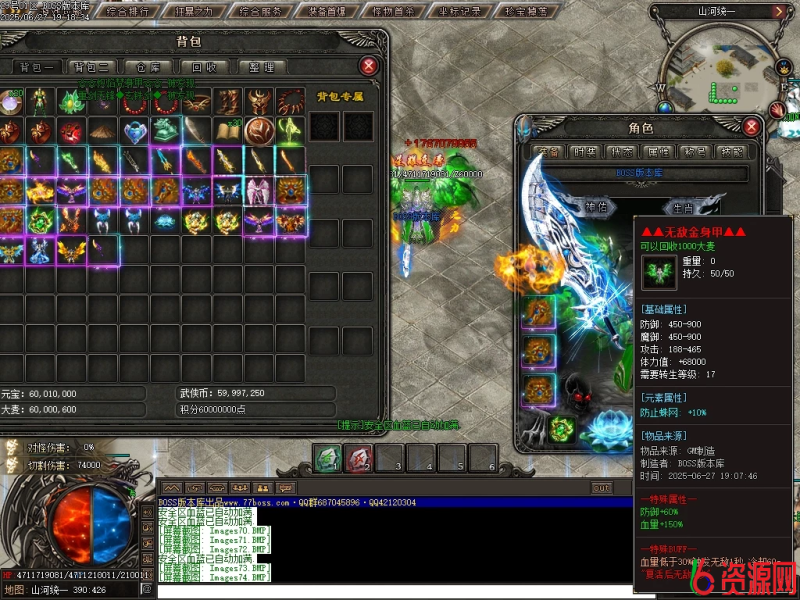The image size is (800, 600).
Task: Click the 神佑 button in character panel
Action: pyautogui.click(x=596, y=207)
